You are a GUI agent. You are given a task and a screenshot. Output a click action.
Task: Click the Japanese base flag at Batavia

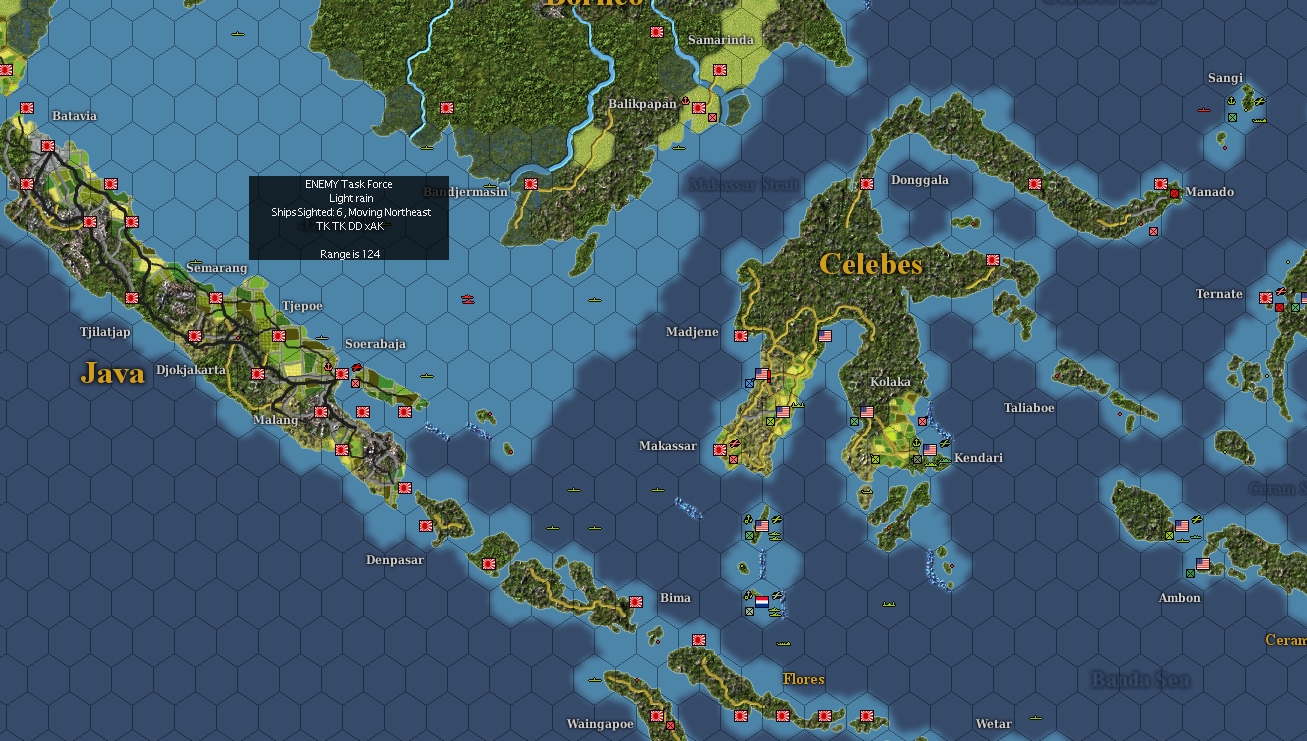tap(47, 146)
